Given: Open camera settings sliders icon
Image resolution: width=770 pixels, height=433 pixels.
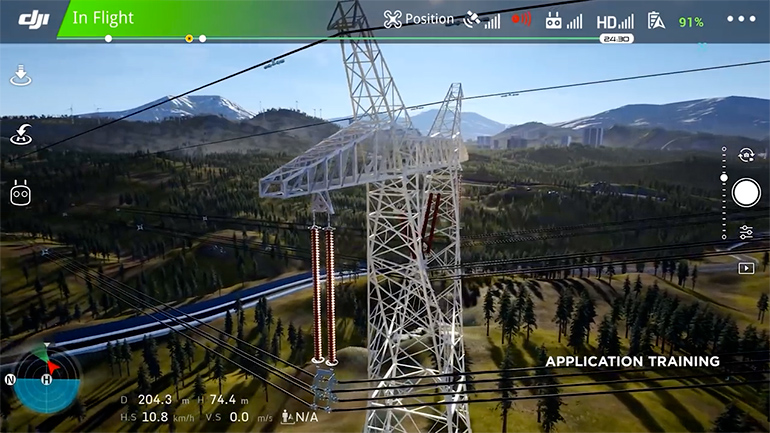Looking at the screenshot, I should click(746, 231).
